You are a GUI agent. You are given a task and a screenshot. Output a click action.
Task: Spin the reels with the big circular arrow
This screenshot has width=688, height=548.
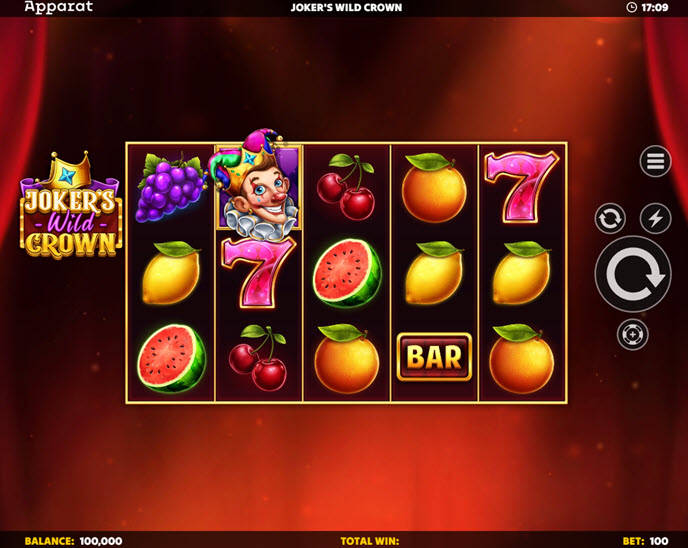click(x=633, y=274)
